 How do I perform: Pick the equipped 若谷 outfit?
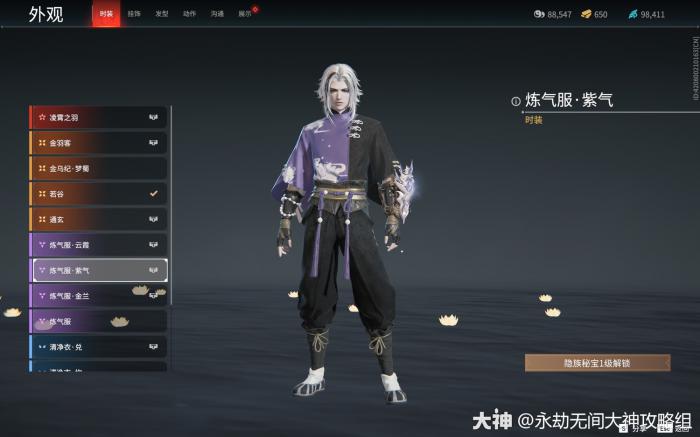pos(98,193)
